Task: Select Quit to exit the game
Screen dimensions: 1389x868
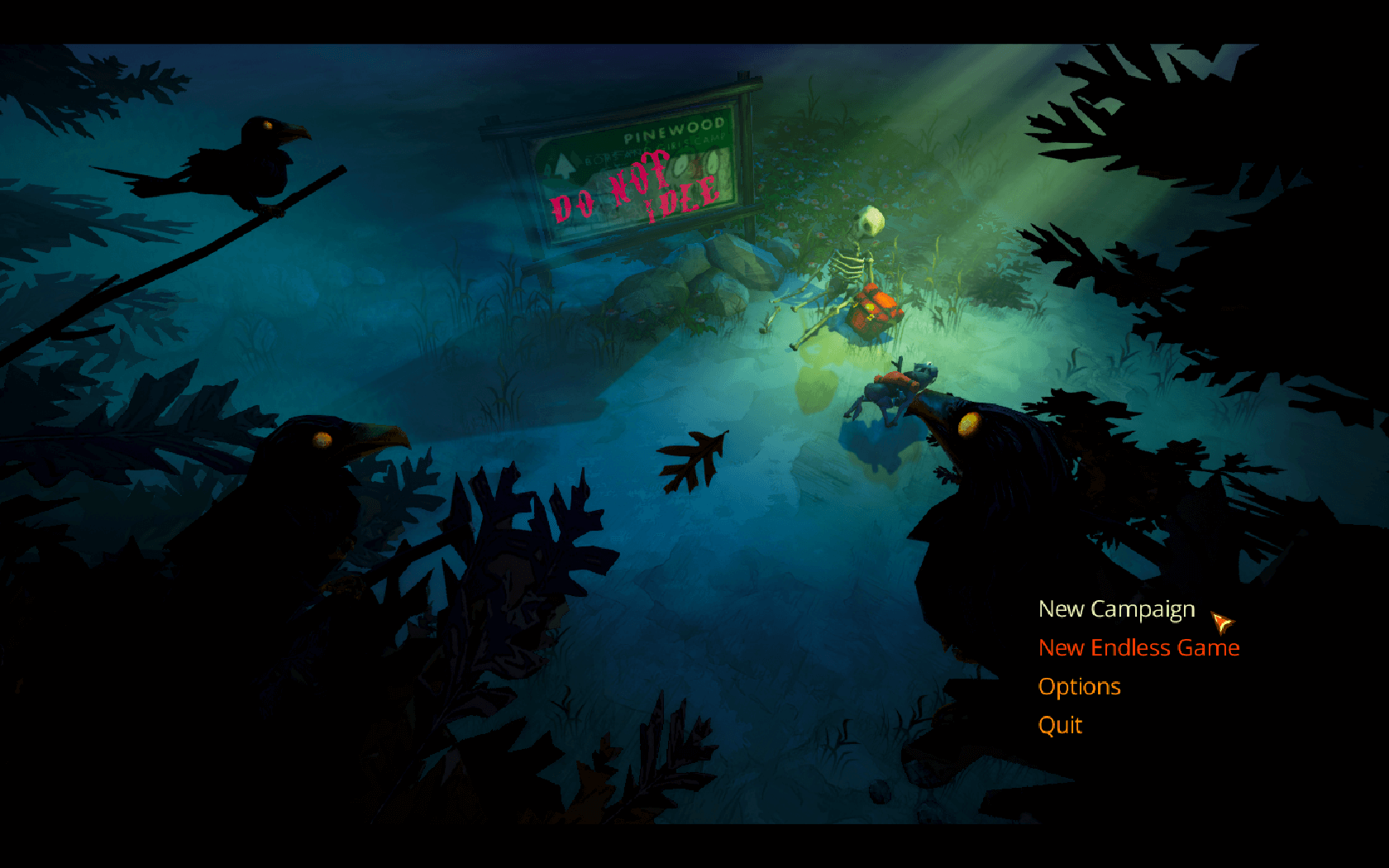Action: click(x=1060, y=726)
